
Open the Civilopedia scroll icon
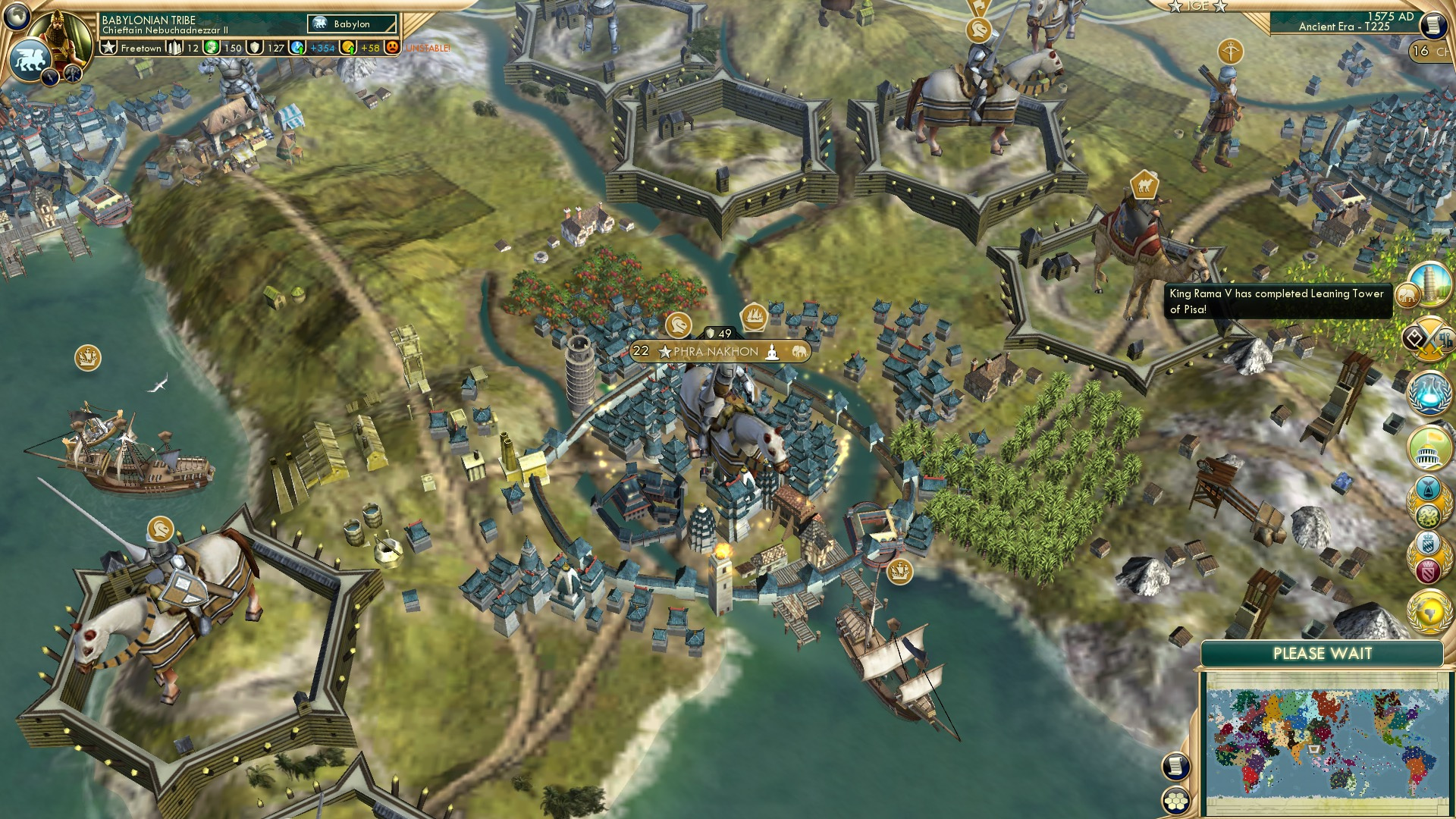[1433, 24]
